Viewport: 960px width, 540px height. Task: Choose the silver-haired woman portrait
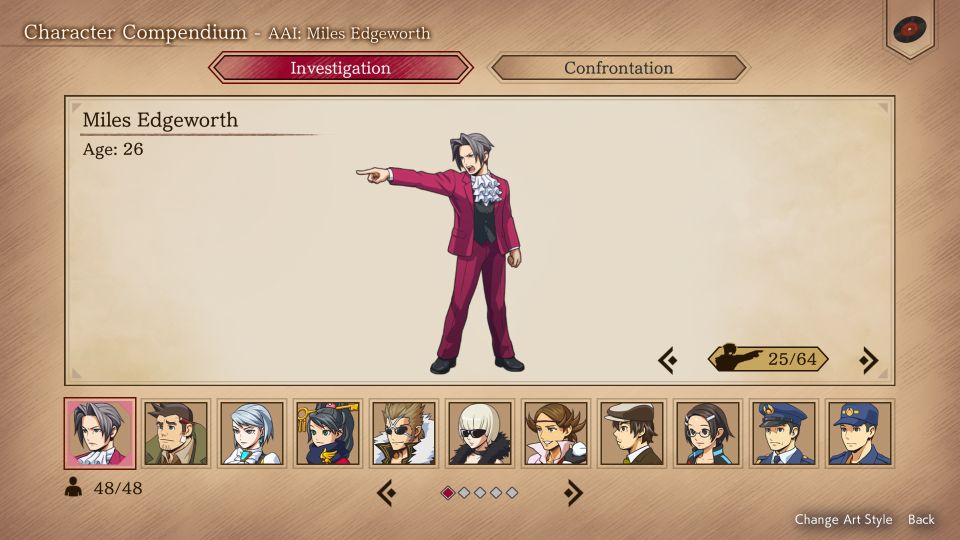click(252, 433)
